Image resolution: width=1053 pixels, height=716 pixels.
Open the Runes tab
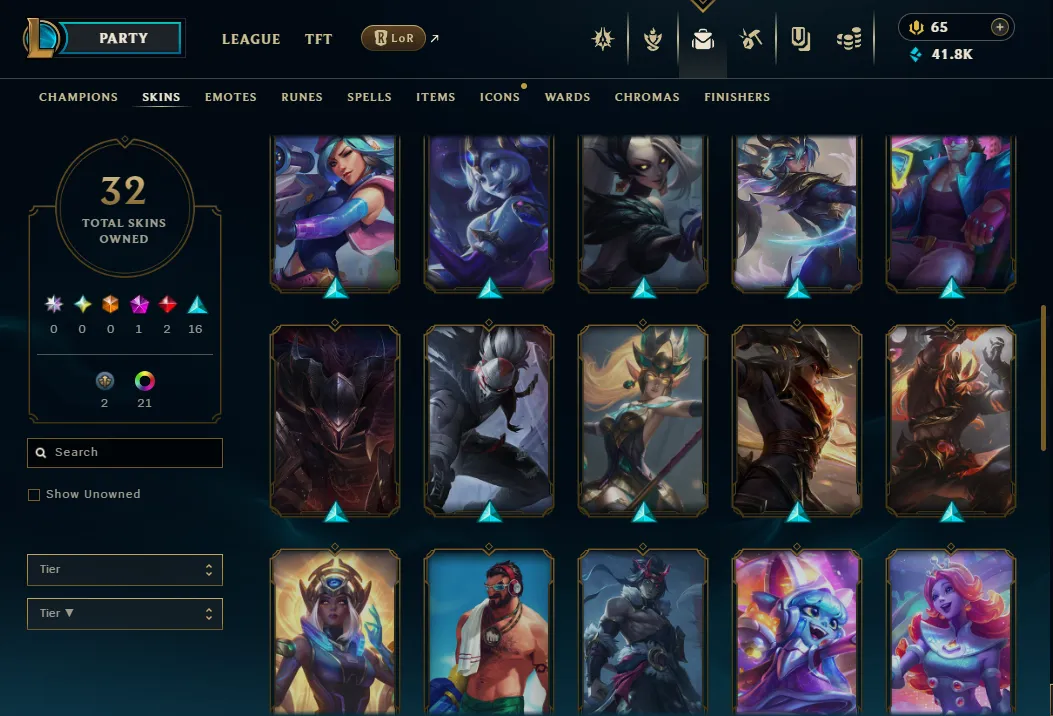click(x=301, y=97)
